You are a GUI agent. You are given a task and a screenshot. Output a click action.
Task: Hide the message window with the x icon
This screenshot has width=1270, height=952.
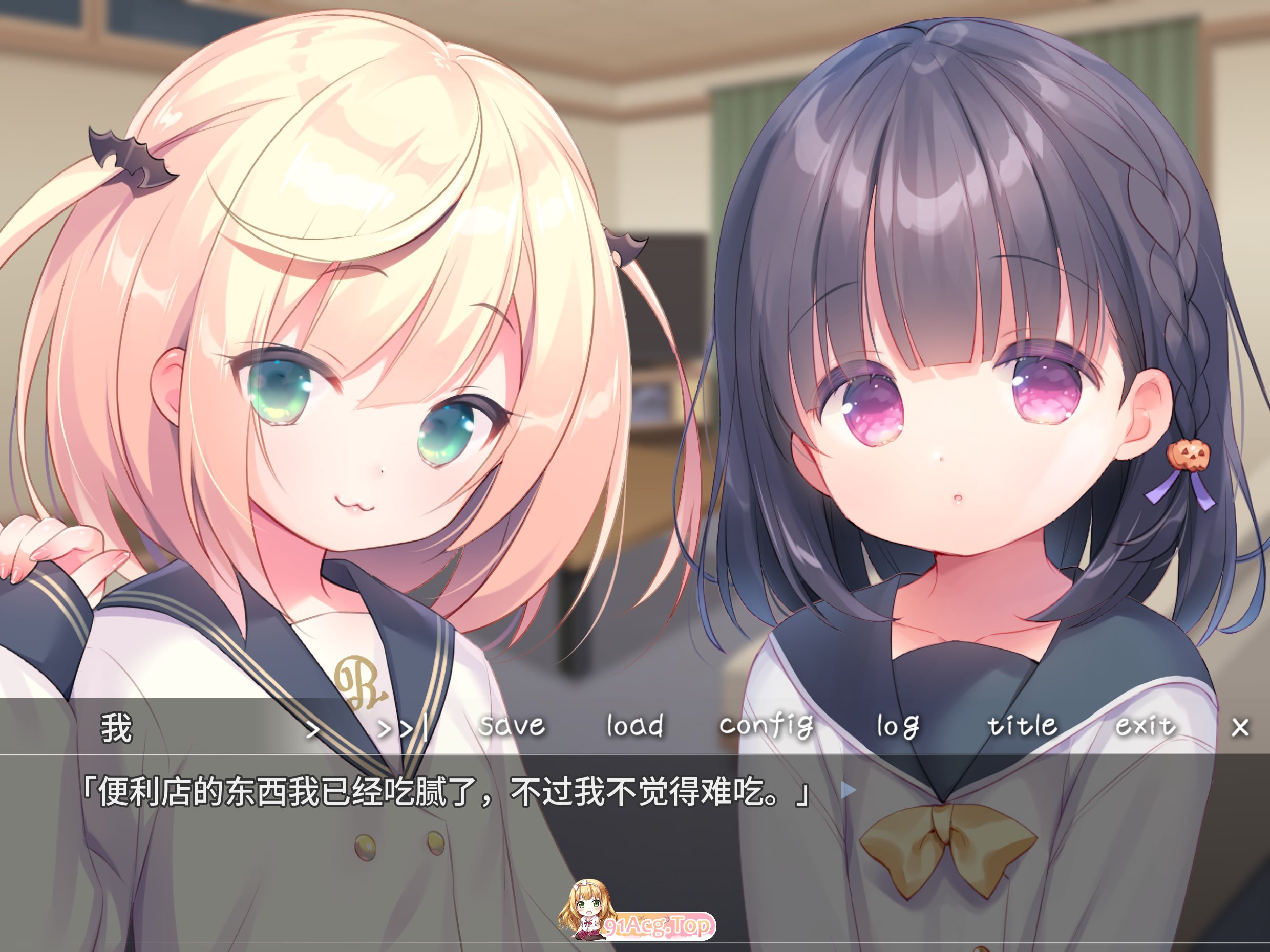(x=1241, y=726)
